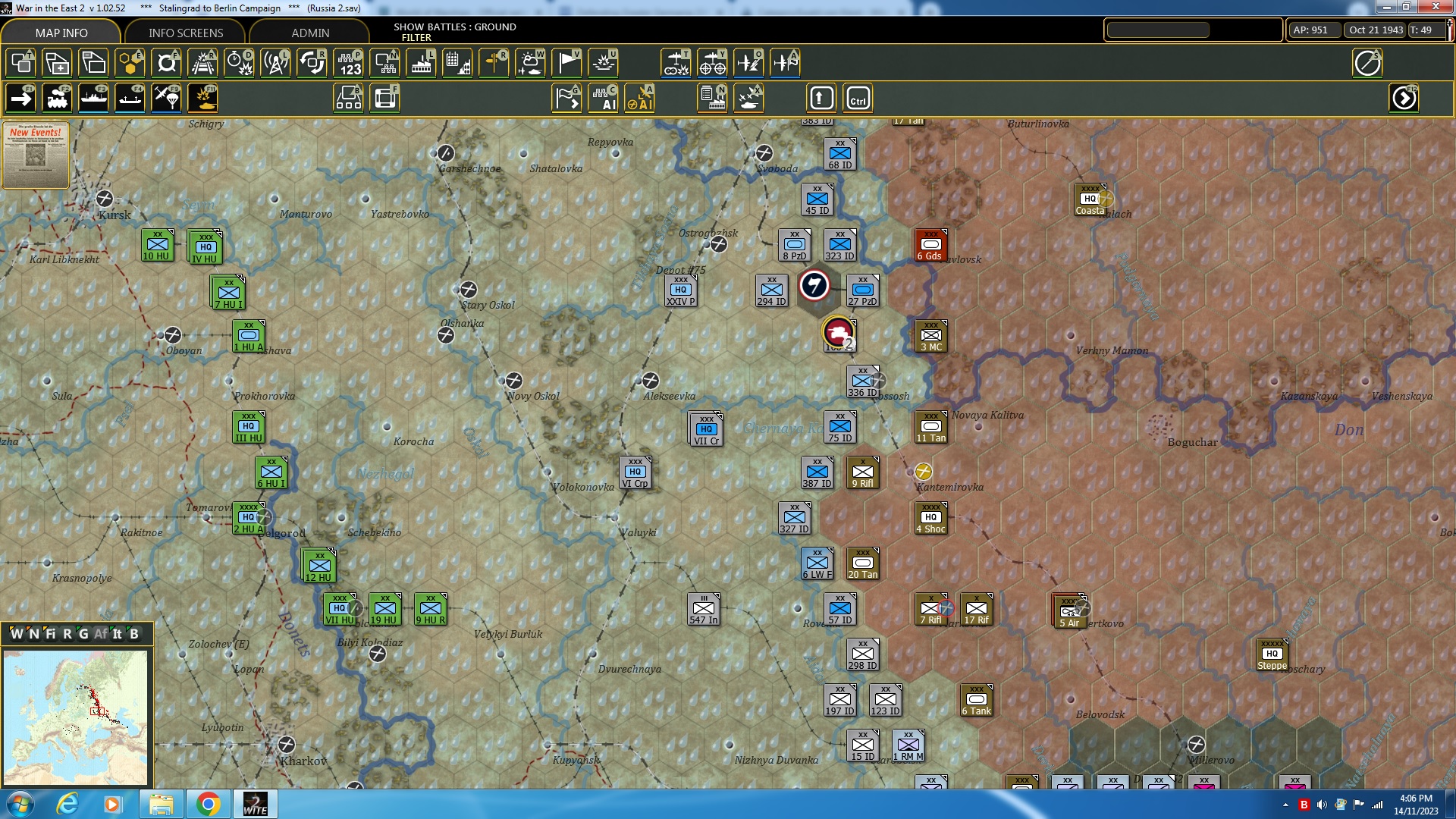Open the air AI assist icon
Viewport: 1456px width, 819px height.
(x=640, y=98)
